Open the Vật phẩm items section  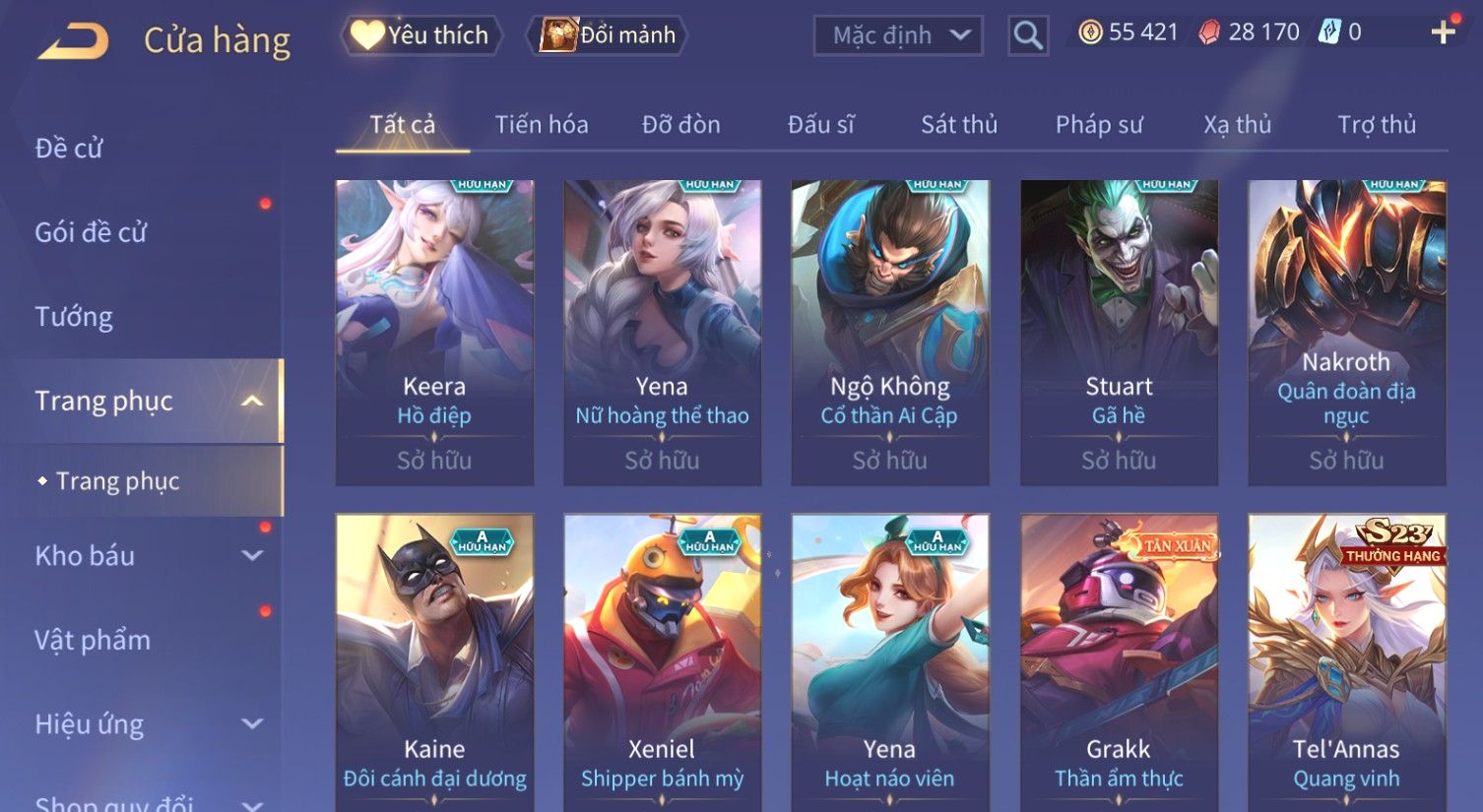point(93,641)
